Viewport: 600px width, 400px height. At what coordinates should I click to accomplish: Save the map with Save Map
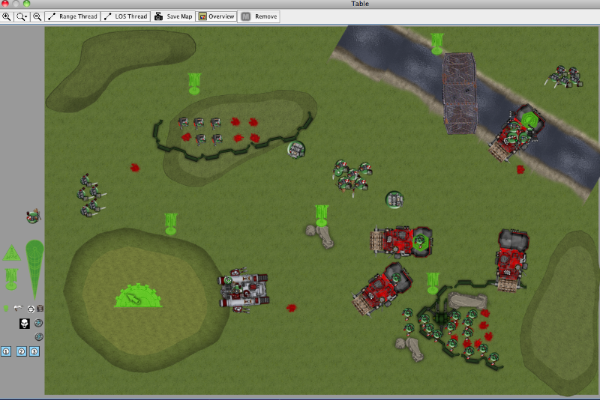click(x=173, y=17)
